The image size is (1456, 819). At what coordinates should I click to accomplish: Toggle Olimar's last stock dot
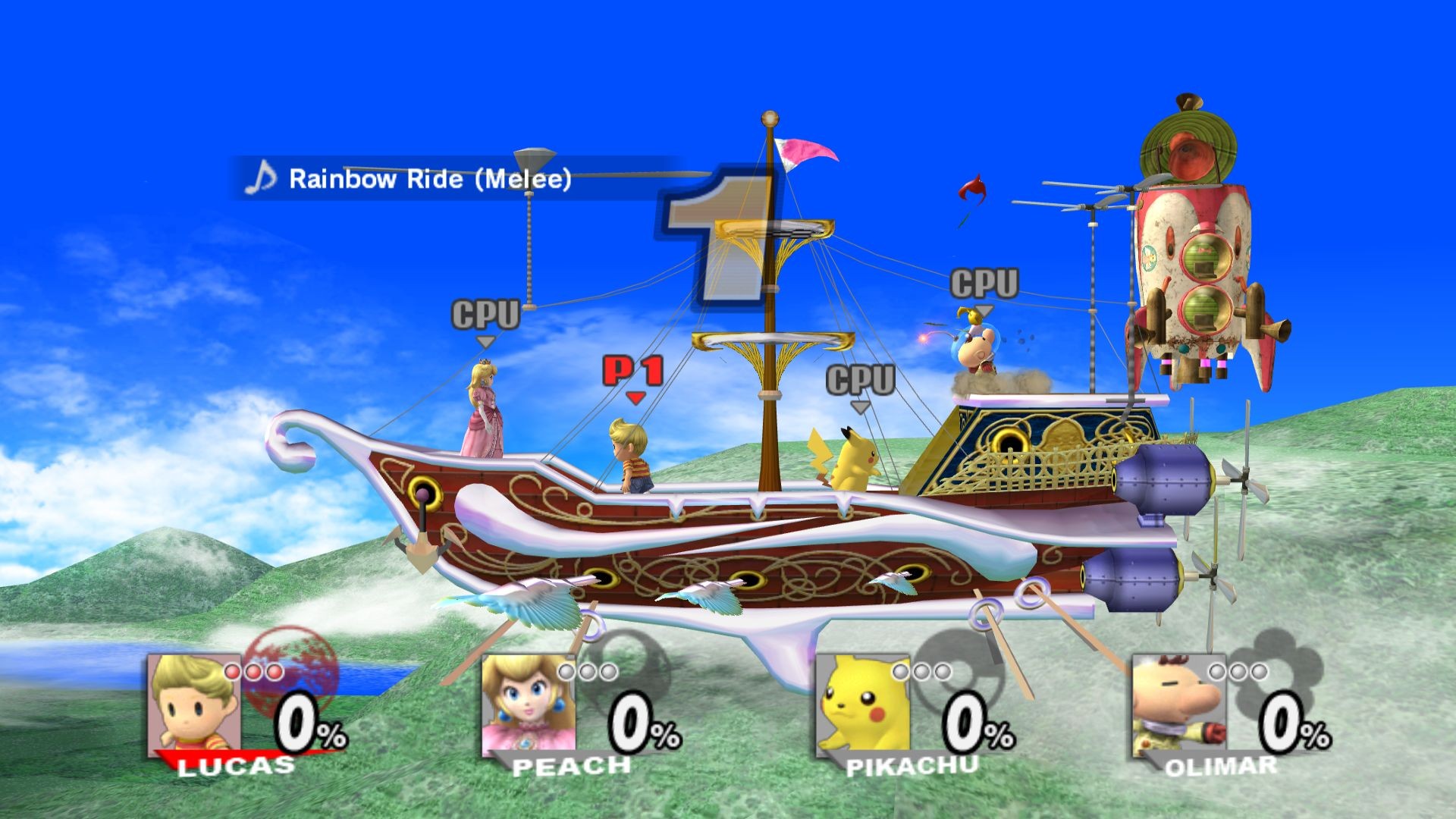pyautogui.click(x=1259, y=670)
